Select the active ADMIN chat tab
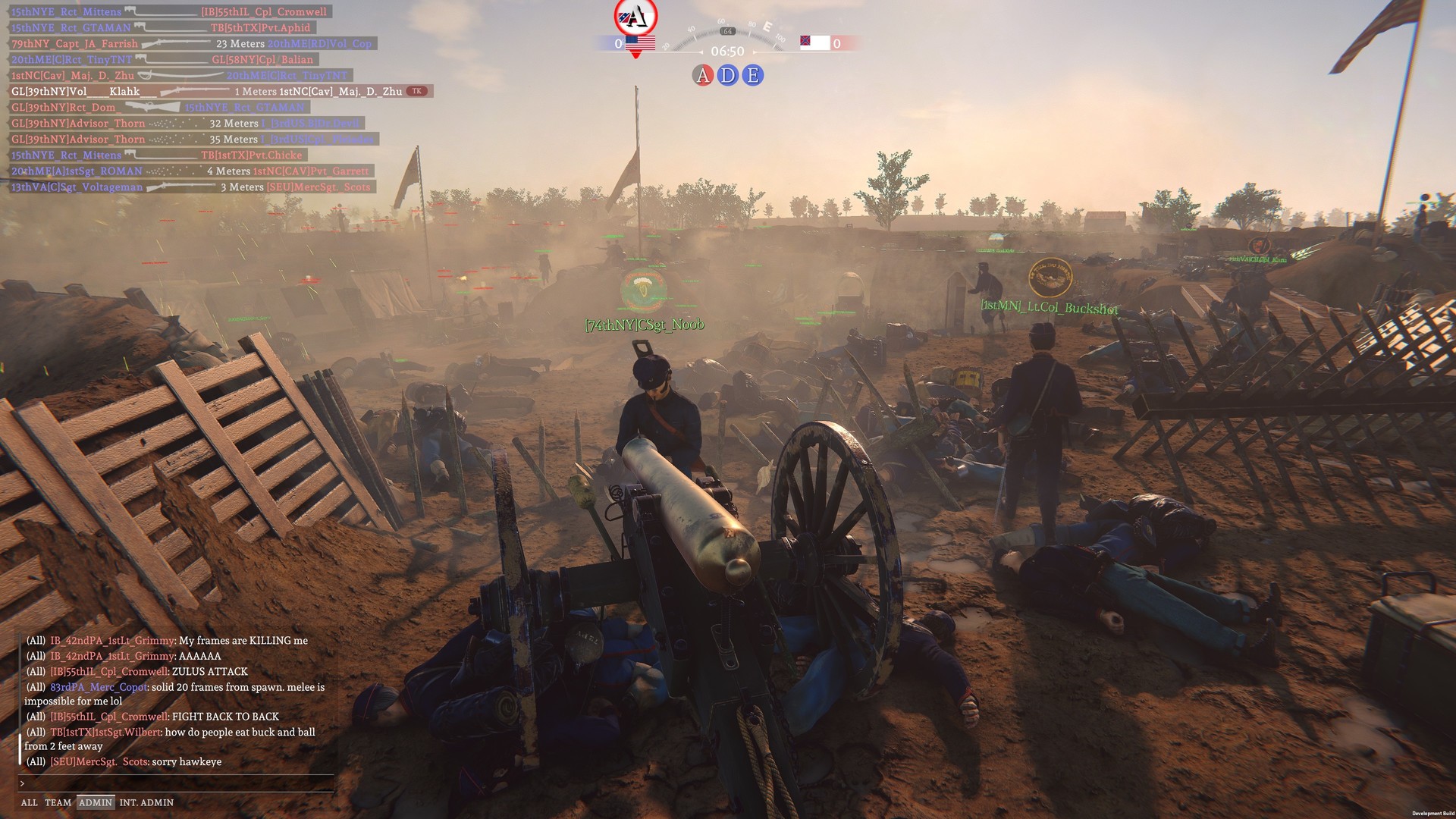 (96, 802)
